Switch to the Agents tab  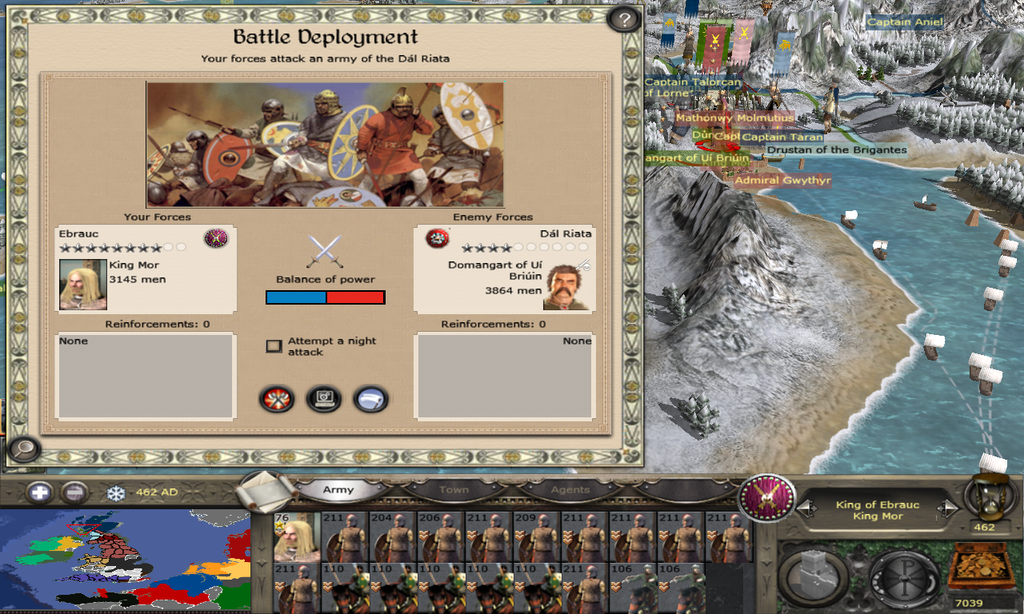pyautogui.click(x=570, y=490)
